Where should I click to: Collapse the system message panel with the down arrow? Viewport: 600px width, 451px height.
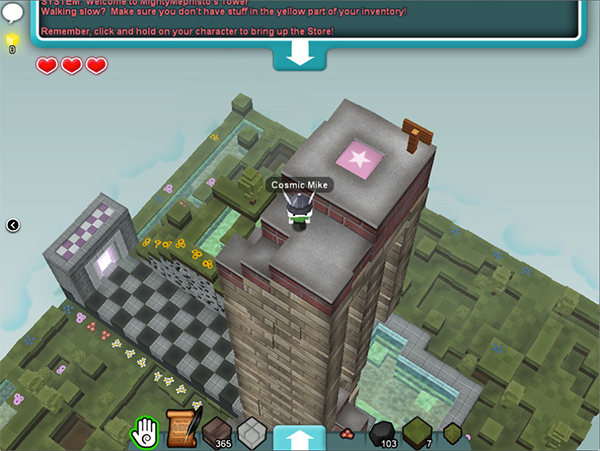point(299,56)
